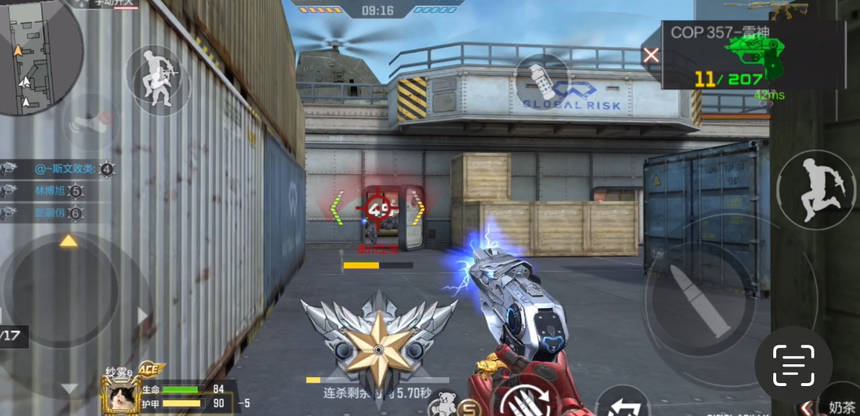Close the COP 357 weapon panel
The image size is (860, 416).
(x=651, y=55)
